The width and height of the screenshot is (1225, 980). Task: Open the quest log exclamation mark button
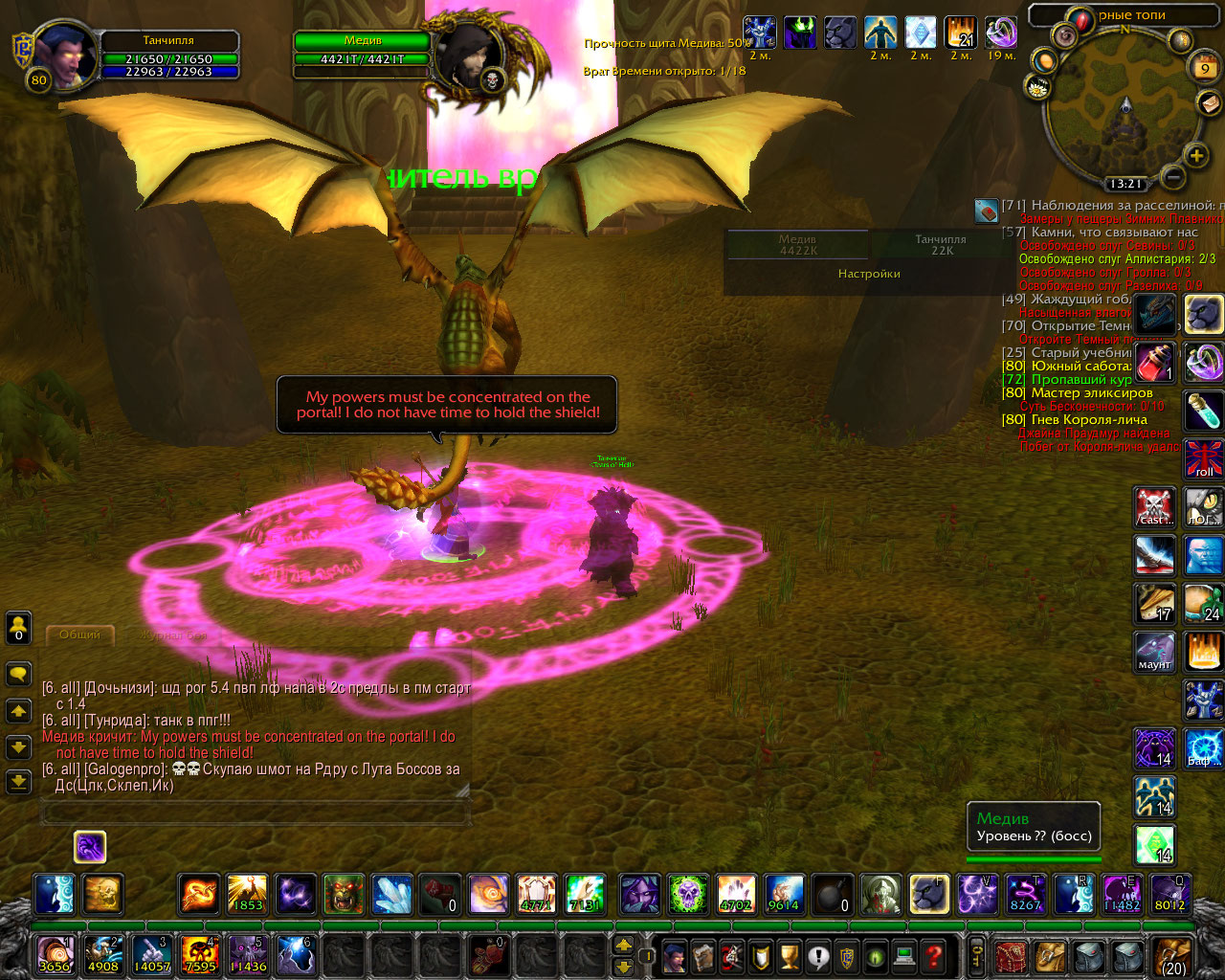click(x=818, y=955)
